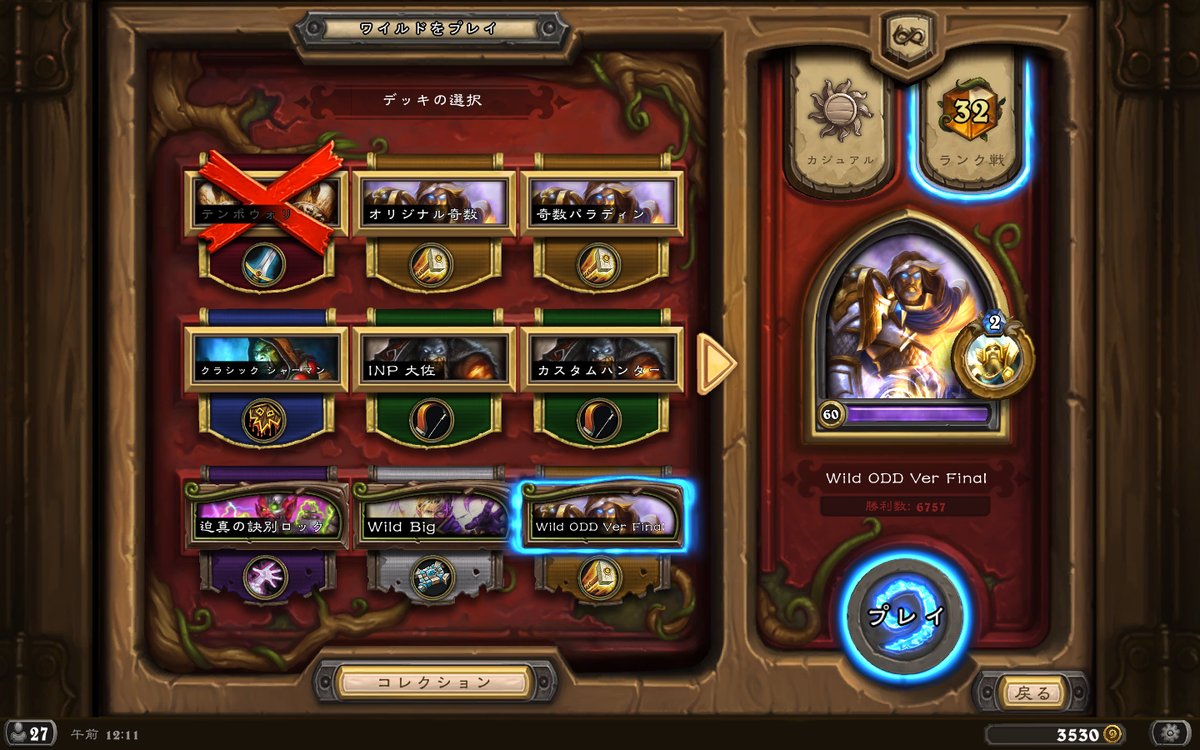Open the gear options menu
The width and height of the screenshot is (1200, 750).
pyautogui.click(x=1169, y=733)
